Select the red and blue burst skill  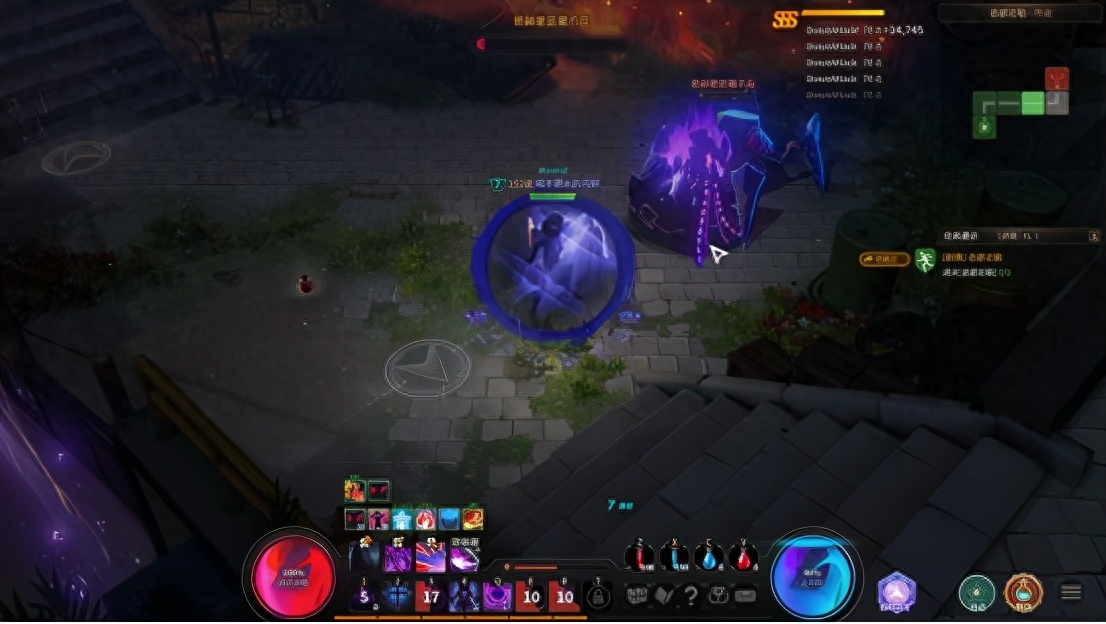431,555
